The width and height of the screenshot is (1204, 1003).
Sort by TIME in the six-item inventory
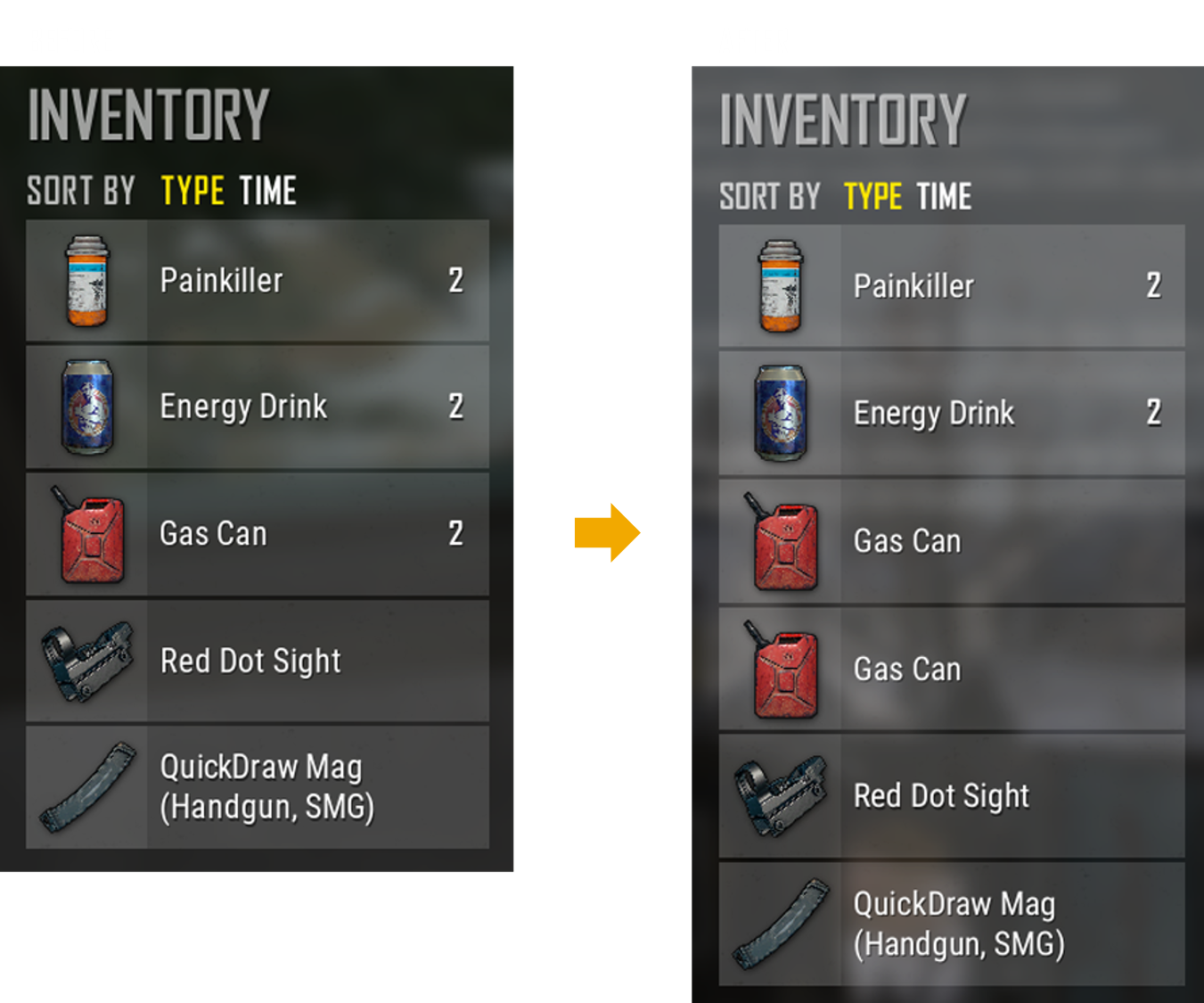(944, 197)
